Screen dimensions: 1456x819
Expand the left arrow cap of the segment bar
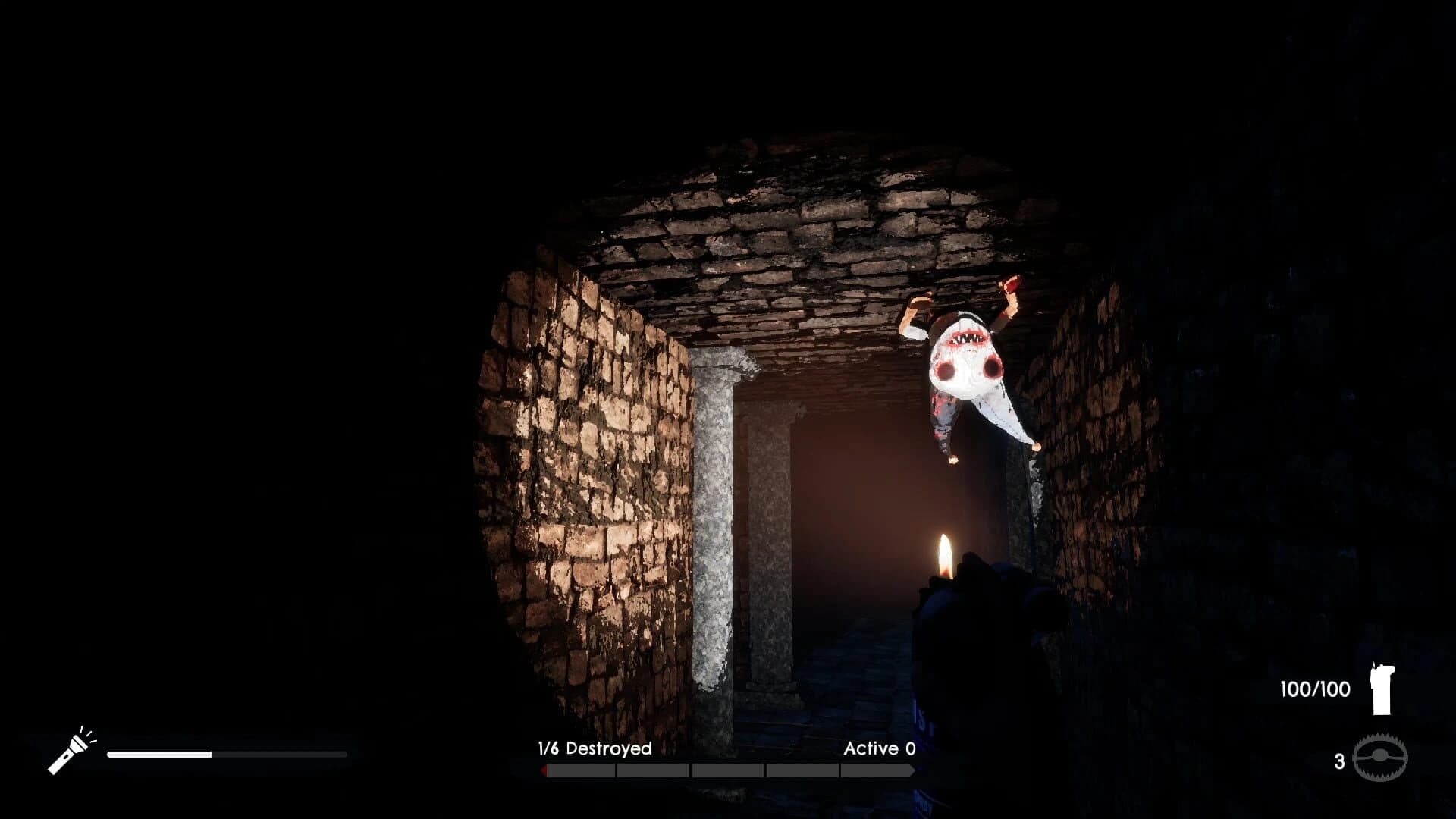[543, 769]
